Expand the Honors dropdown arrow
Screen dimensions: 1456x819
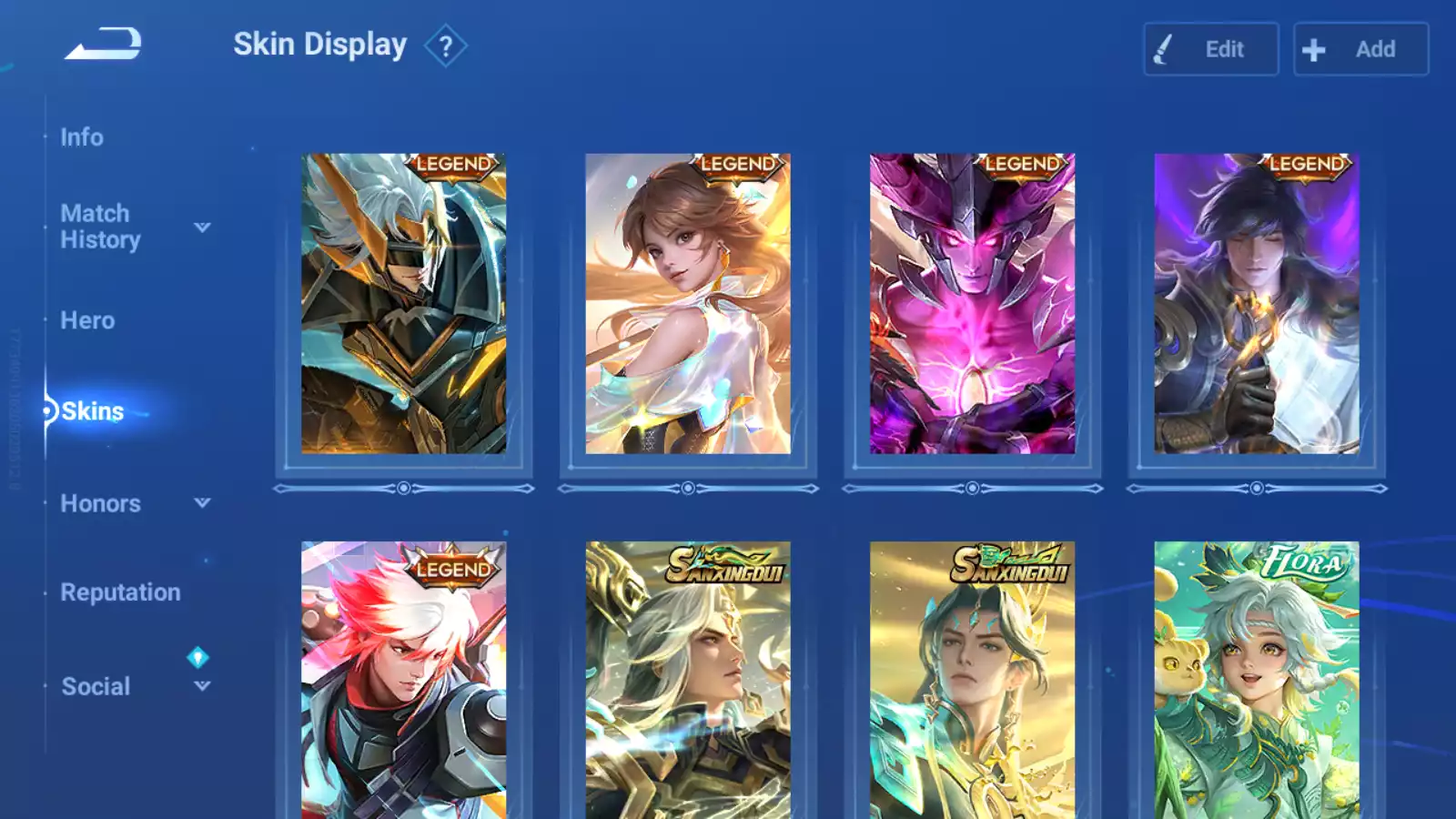(202, 502)
